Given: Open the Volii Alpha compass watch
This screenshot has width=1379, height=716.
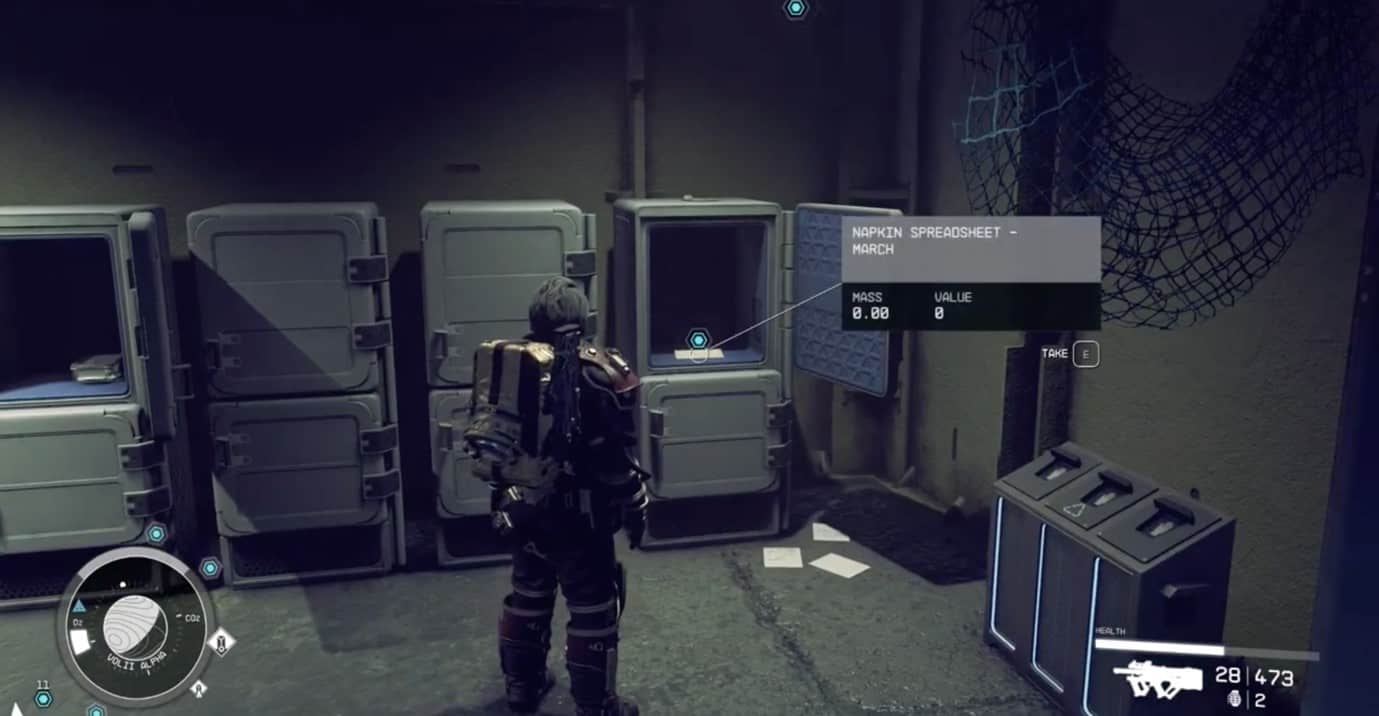Looking at the screenshot, I should tap(135, 627).
